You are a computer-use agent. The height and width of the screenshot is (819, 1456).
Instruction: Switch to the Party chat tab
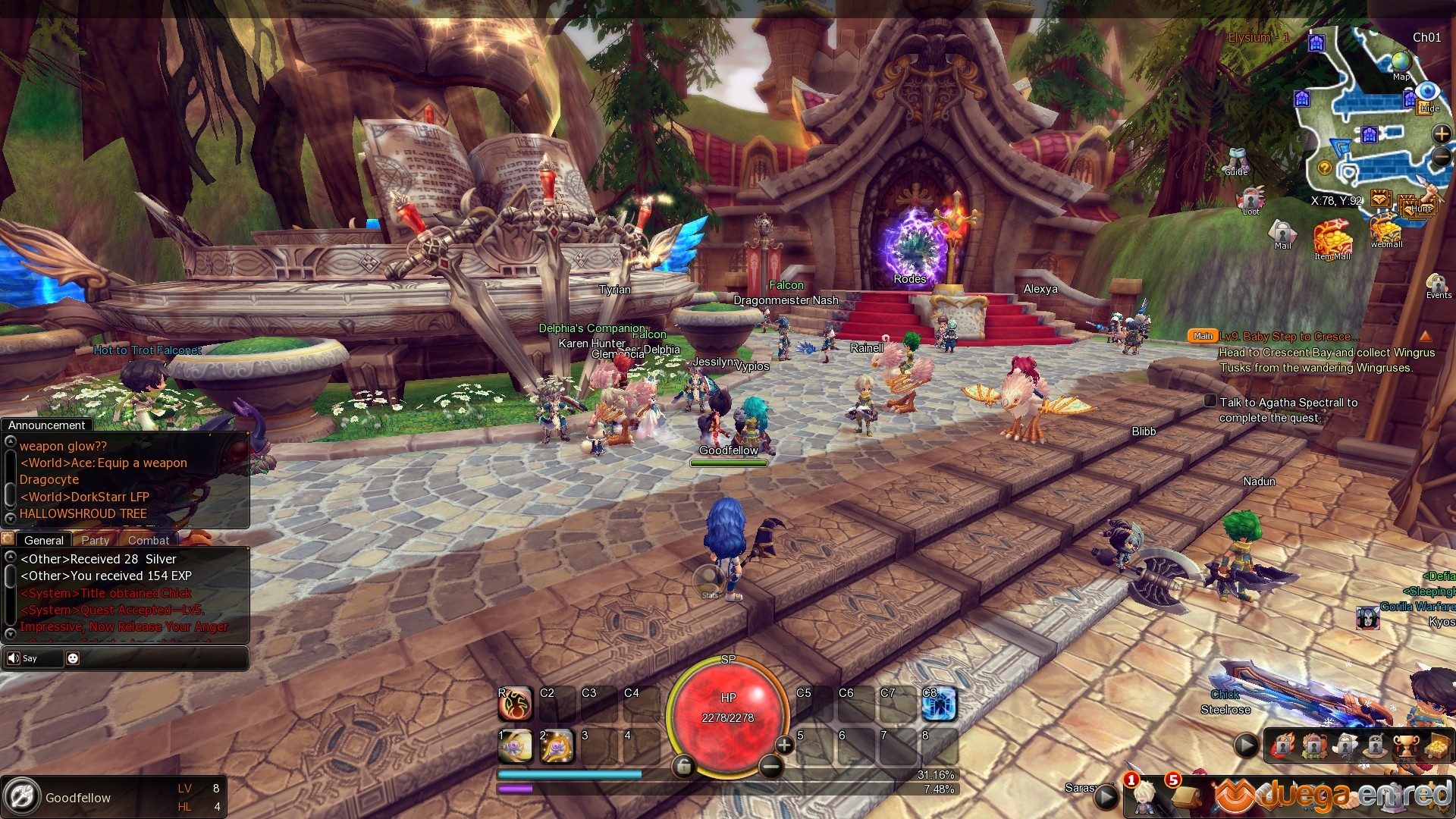click(96, 540)
